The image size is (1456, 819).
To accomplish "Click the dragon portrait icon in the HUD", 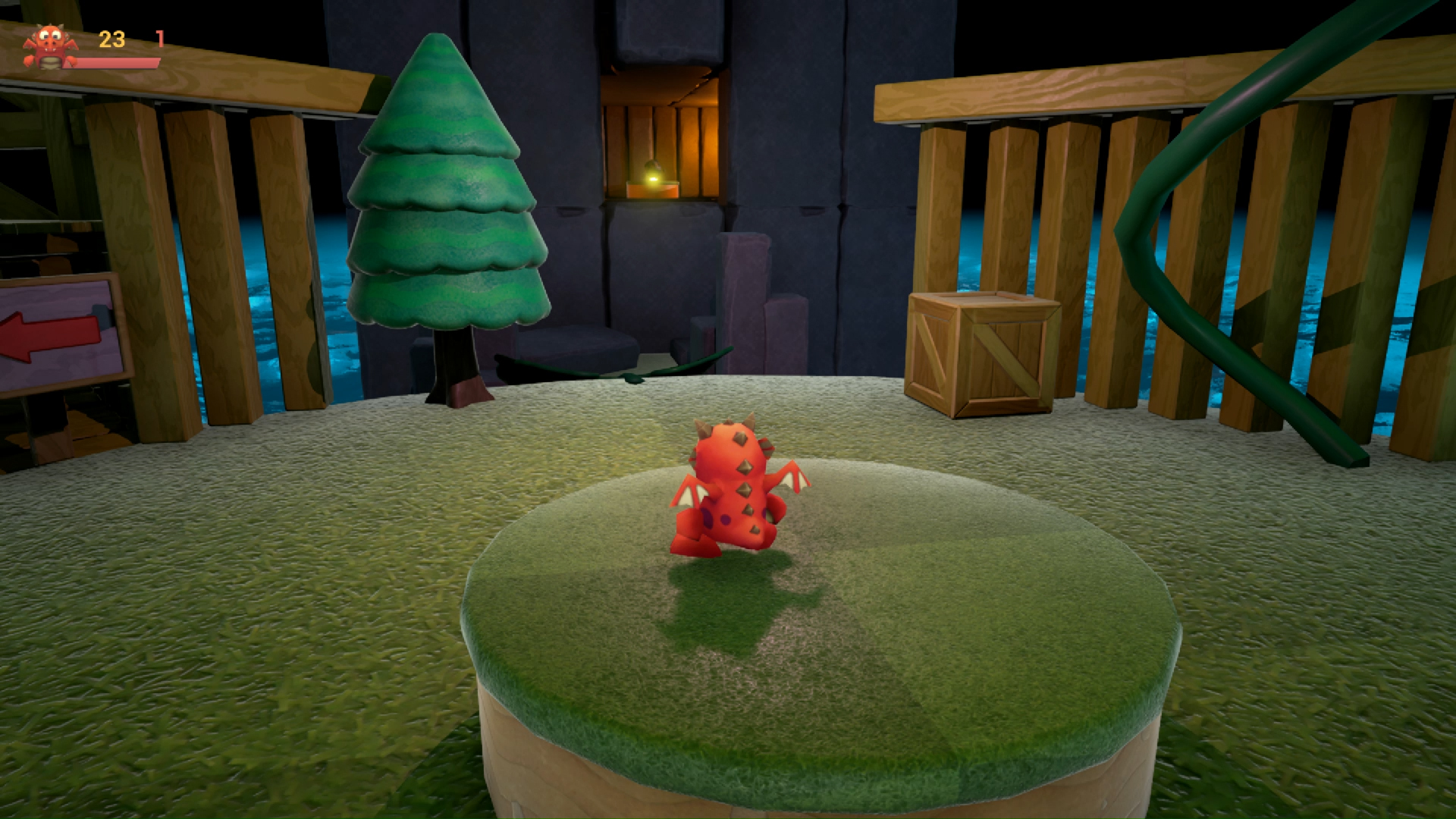I will click(49, 45).
